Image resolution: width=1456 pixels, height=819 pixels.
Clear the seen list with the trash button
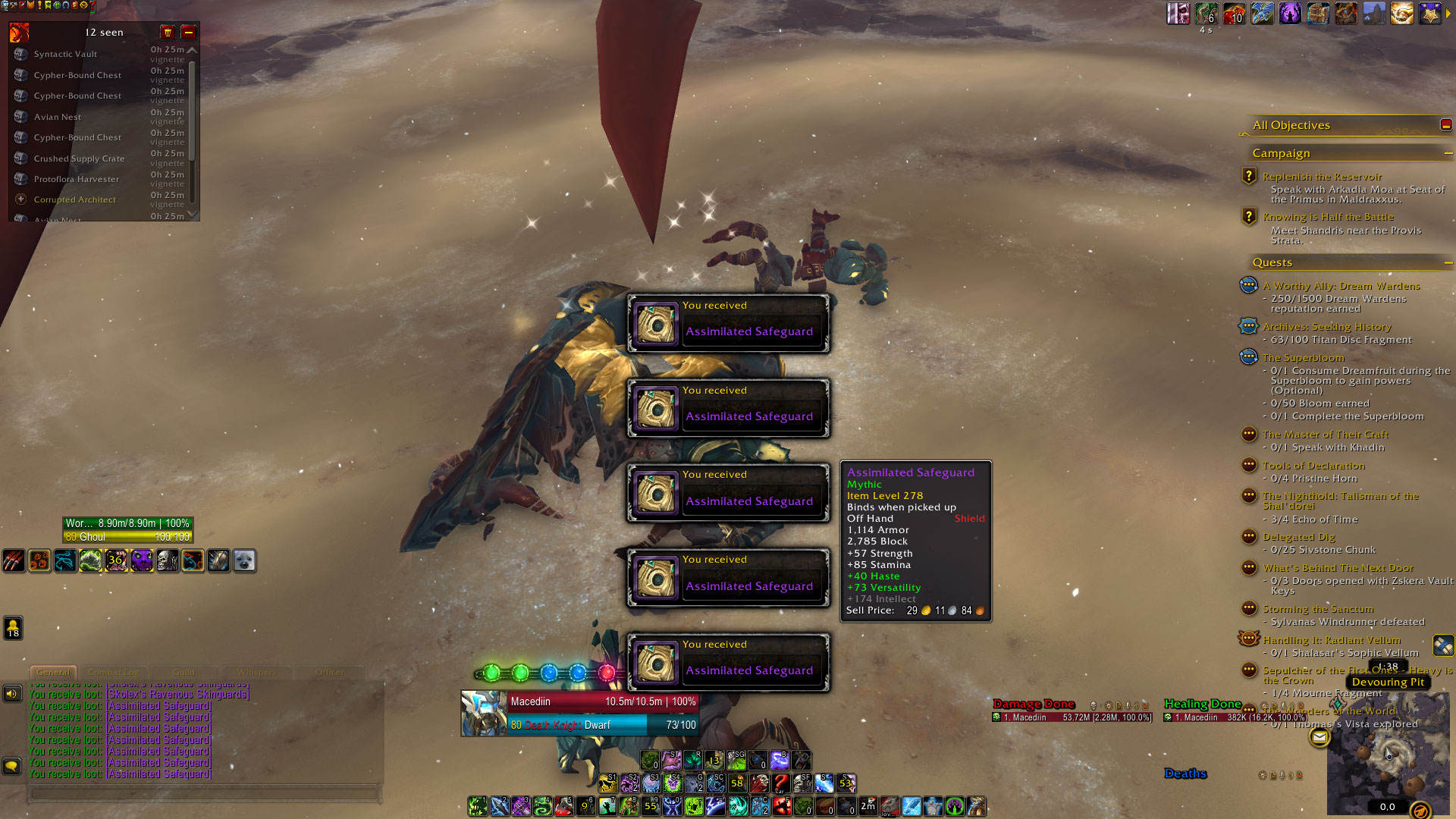(168, 32)
